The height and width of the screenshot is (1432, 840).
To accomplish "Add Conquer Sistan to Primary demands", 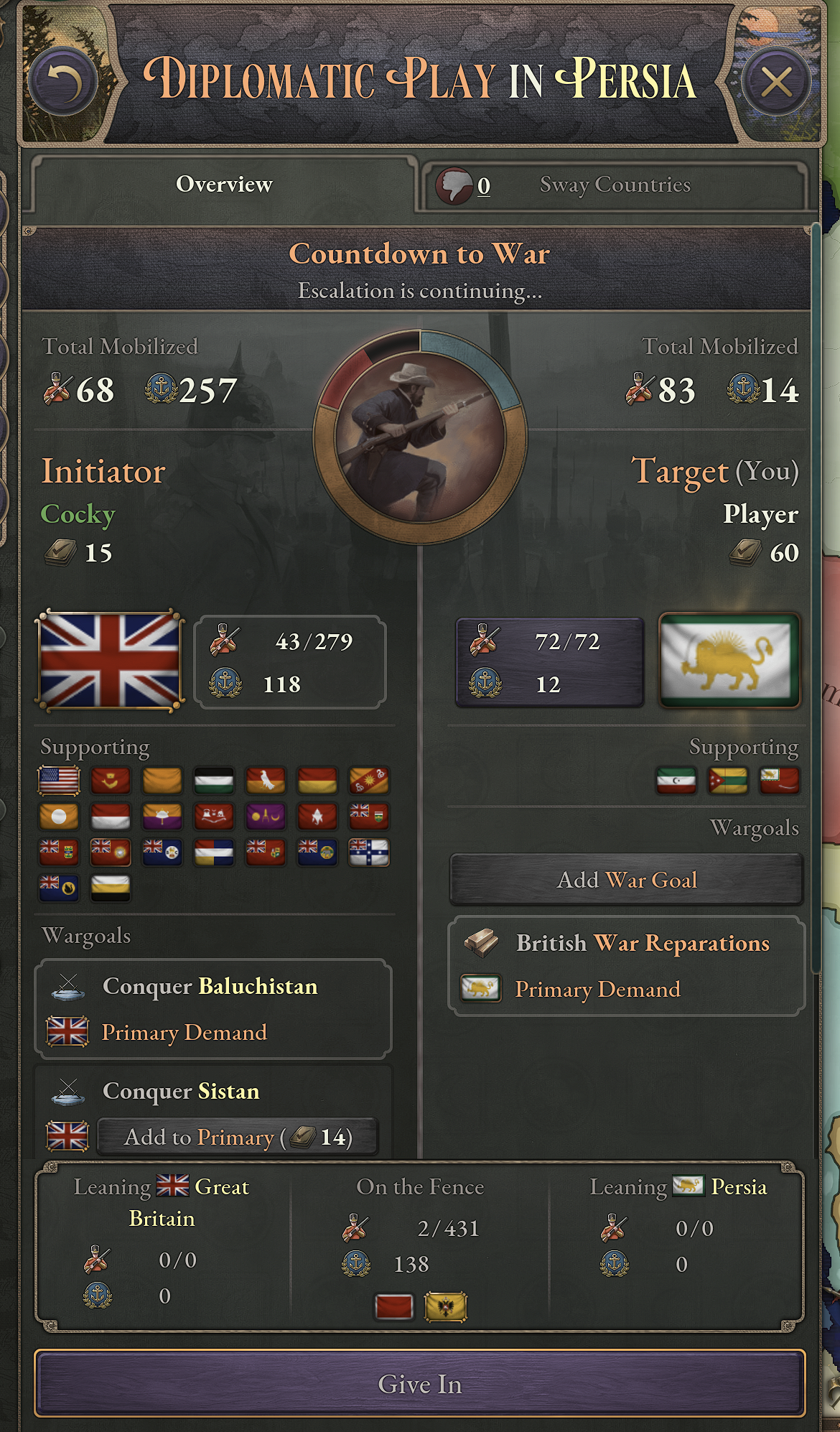I will [237, 1137].
